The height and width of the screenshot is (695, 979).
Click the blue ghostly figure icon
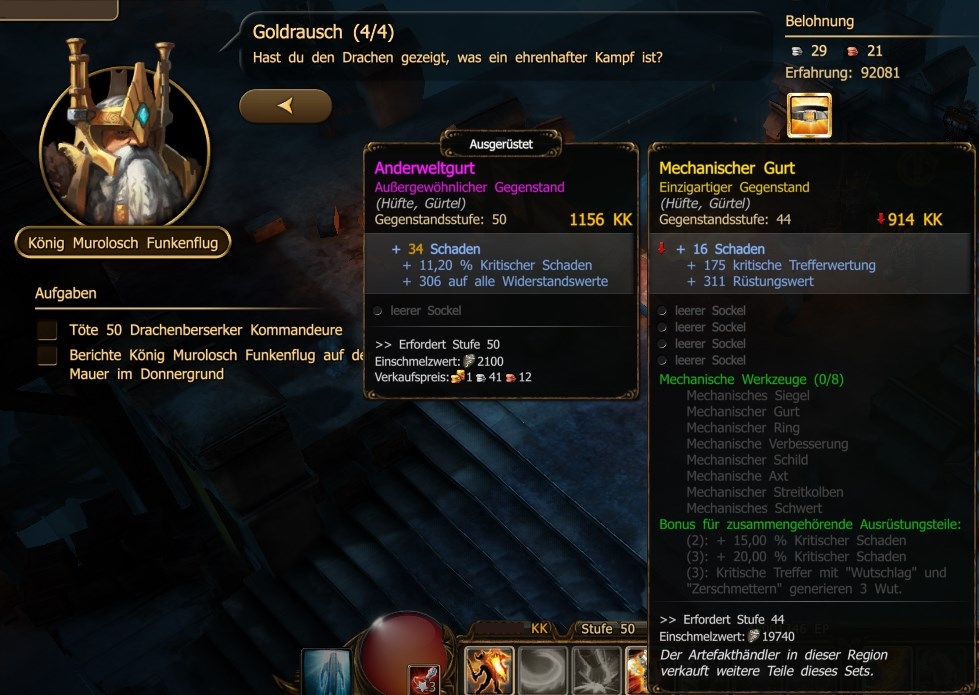point(326,672)
